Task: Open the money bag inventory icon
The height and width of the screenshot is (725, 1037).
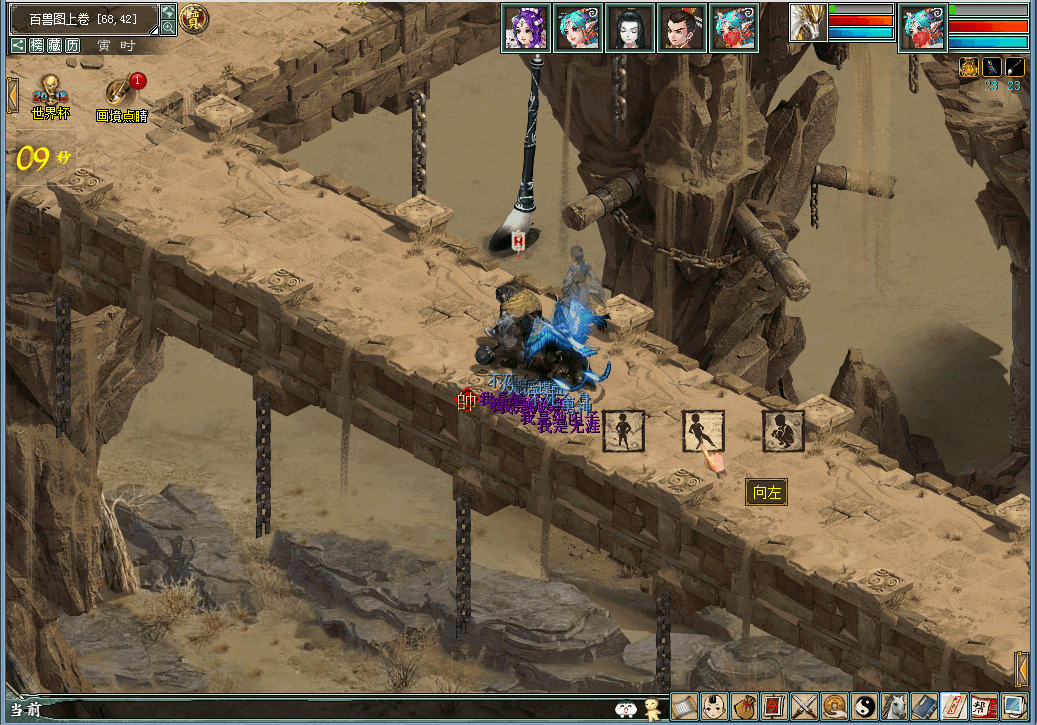Action: pyautogui.click(x=743, y=707)
